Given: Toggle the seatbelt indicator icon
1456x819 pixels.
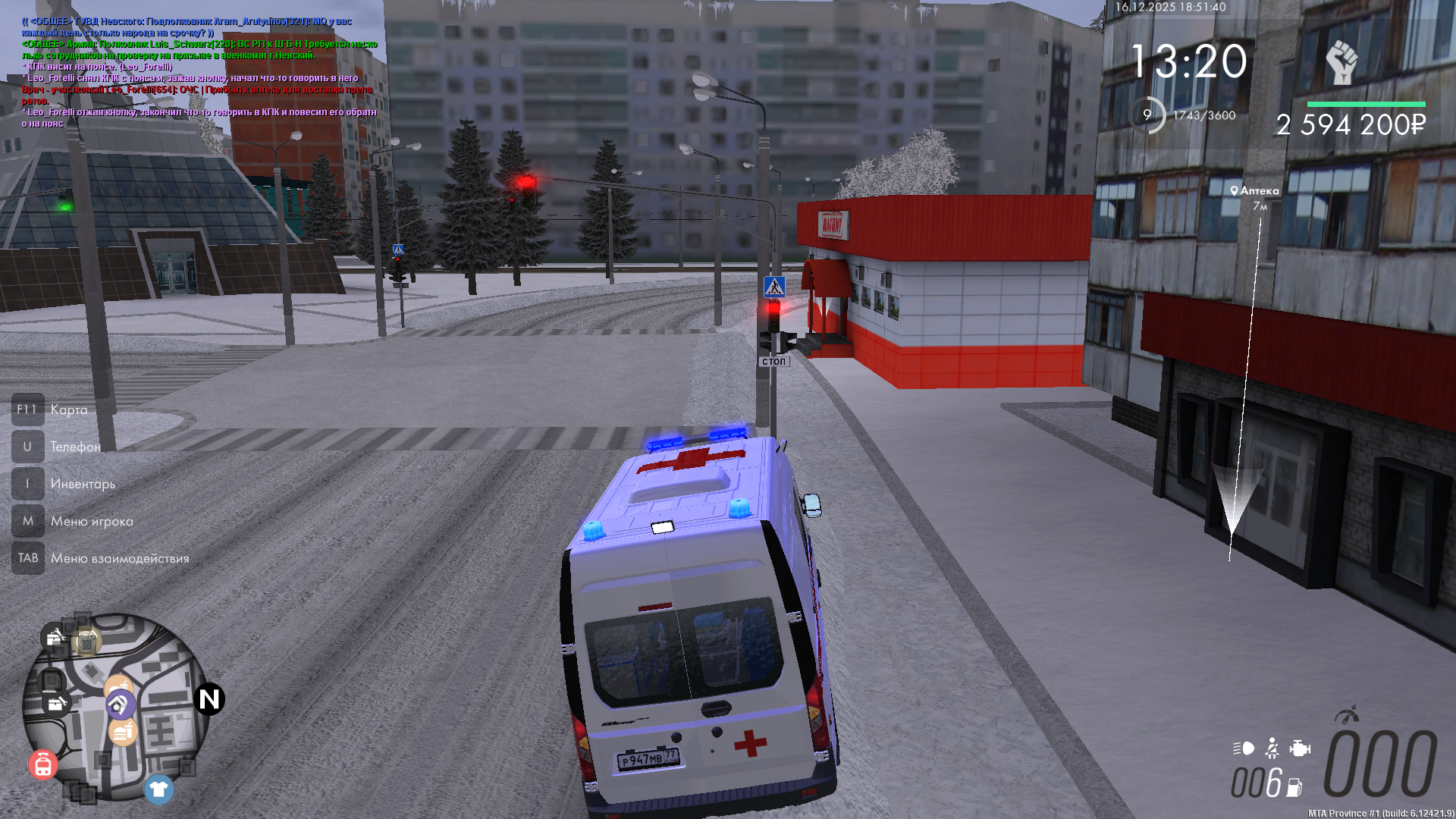Looking at the screenshot, I should (x=1272, y=748).
